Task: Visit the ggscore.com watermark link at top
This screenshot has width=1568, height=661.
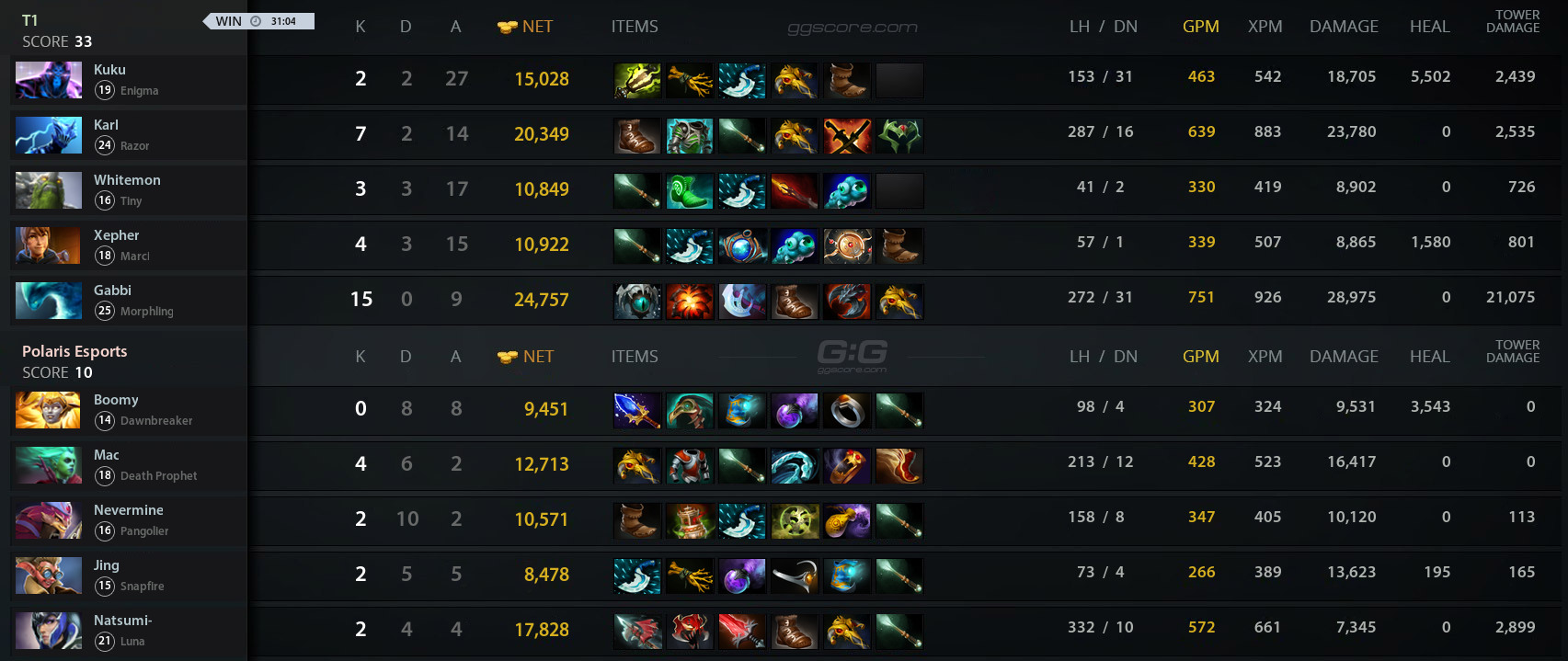Action: 853,28
